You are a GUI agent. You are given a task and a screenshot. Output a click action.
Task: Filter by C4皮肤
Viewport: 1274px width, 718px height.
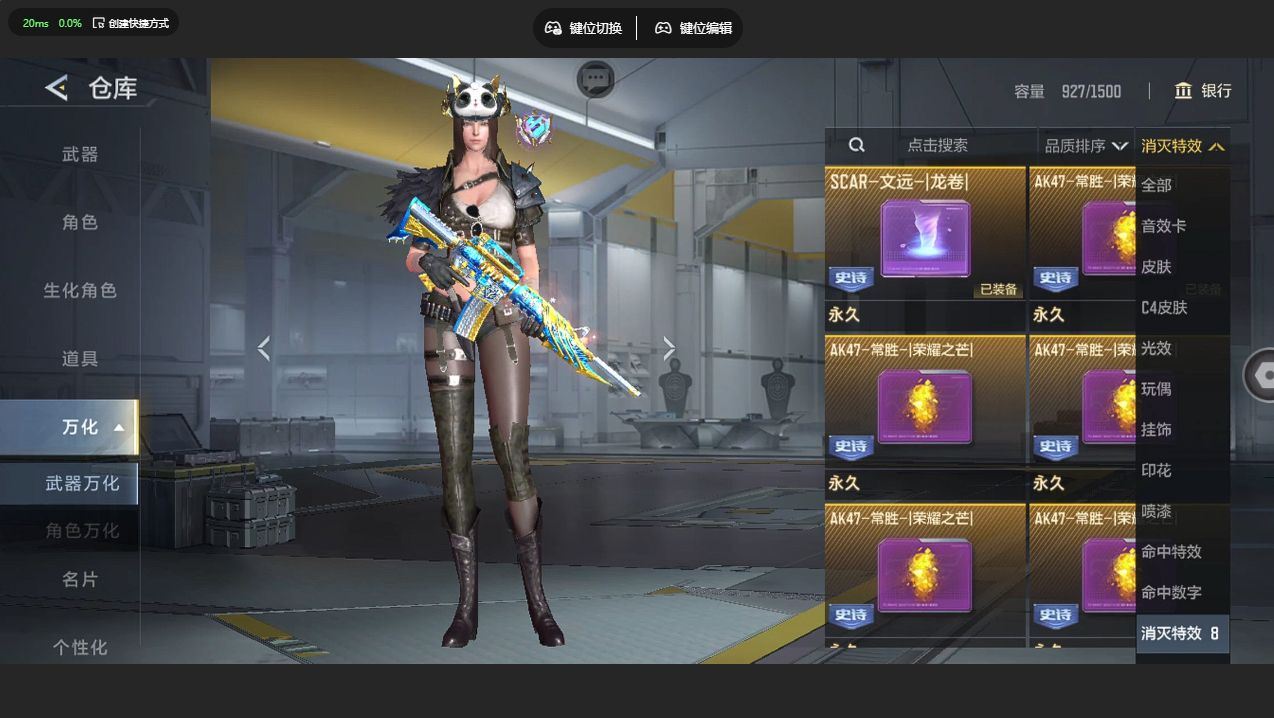point(1165,307)
